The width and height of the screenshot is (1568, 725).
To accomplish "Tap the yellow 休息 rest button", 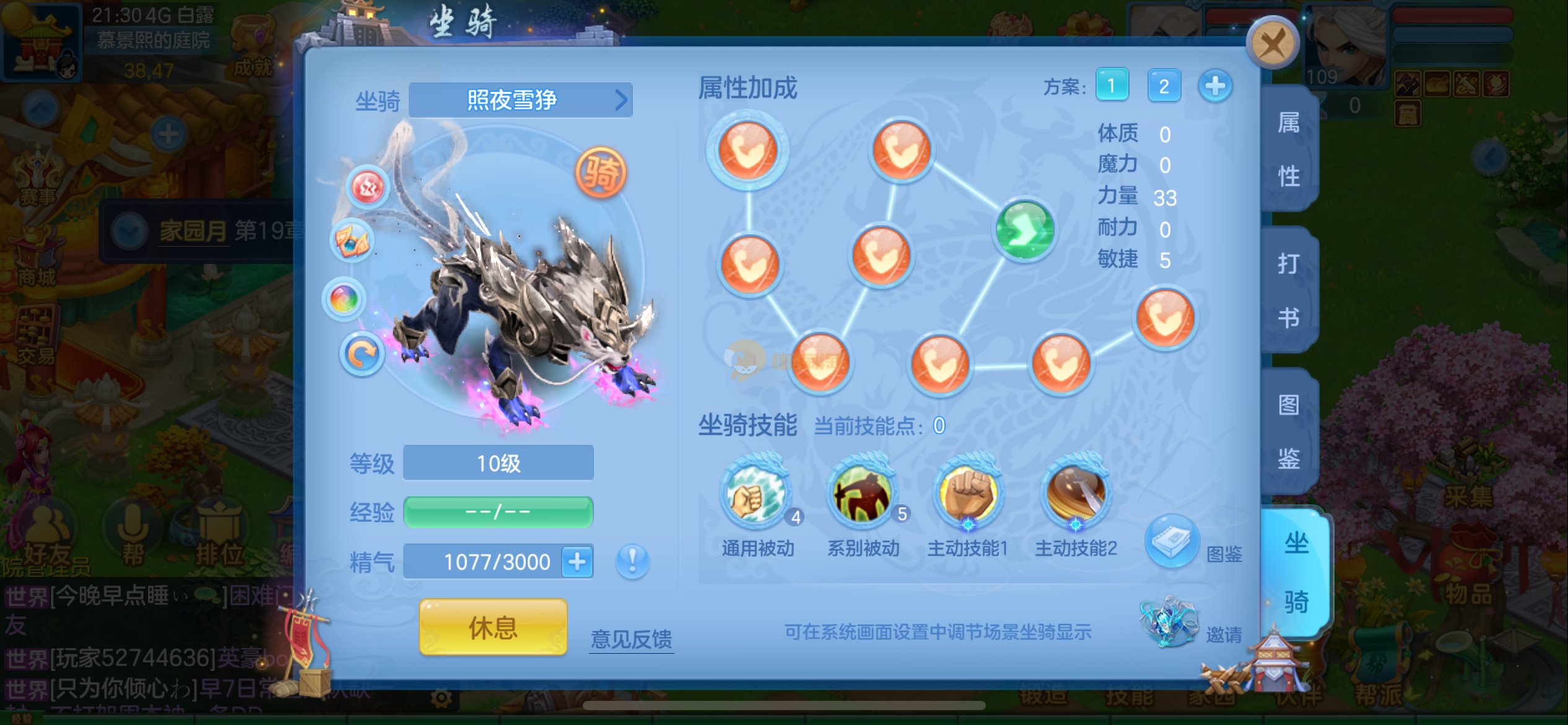I will (x=493, y=627).
